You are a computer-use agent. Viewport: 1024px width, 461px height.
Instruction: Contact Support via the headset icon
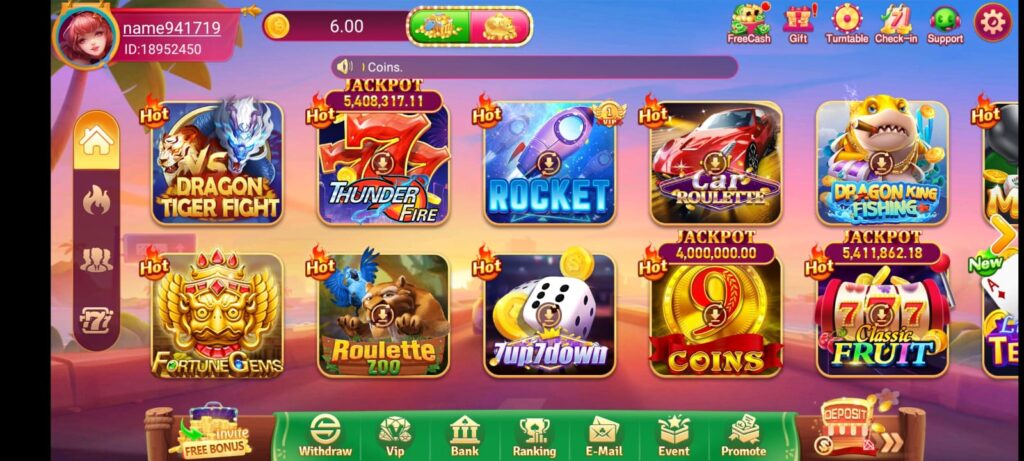click(x=944, y=24)
